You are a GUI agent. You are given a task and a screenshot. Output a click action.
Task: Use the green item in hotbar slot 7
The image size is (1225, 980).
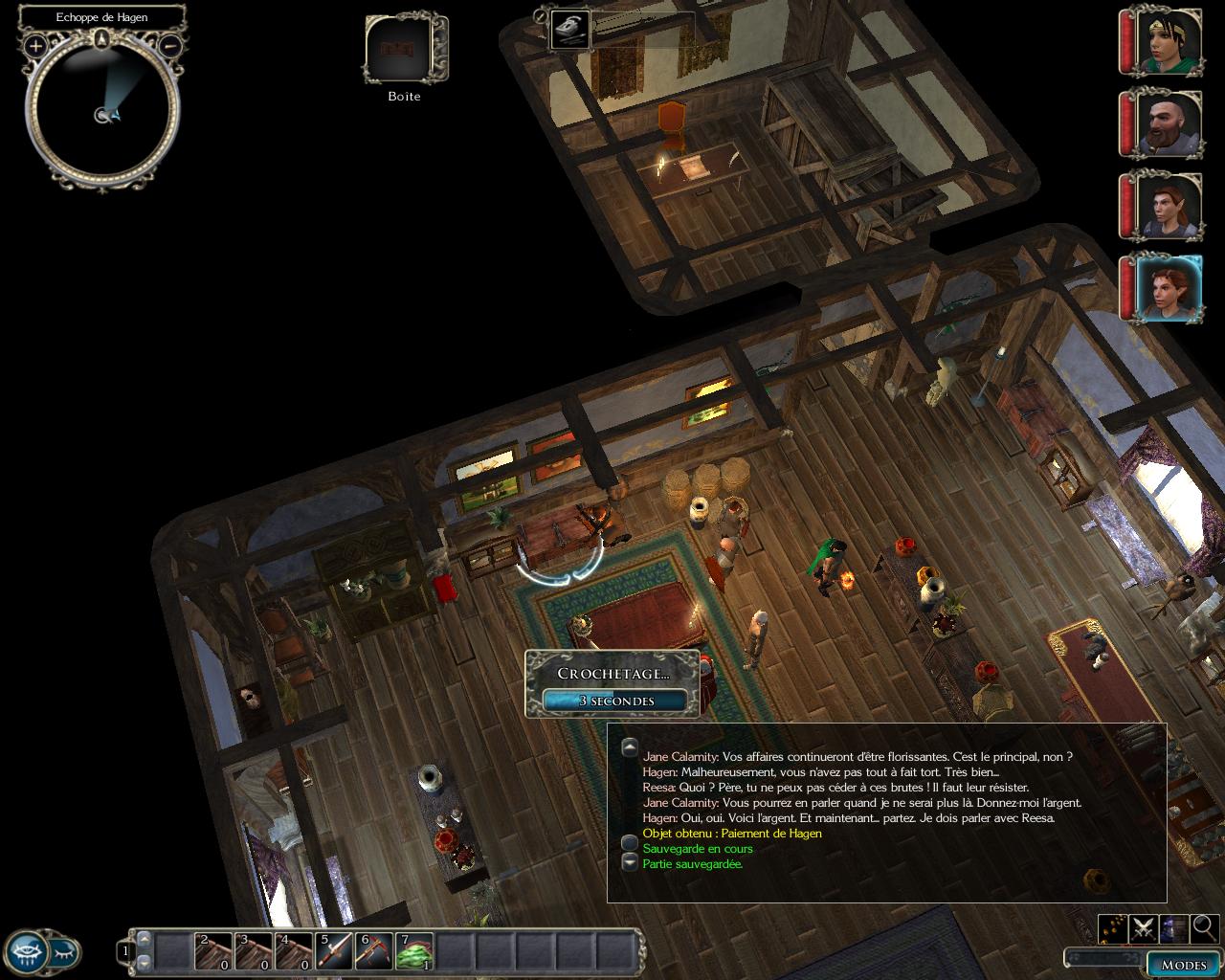pyautogui.click(x=415, y=951)
